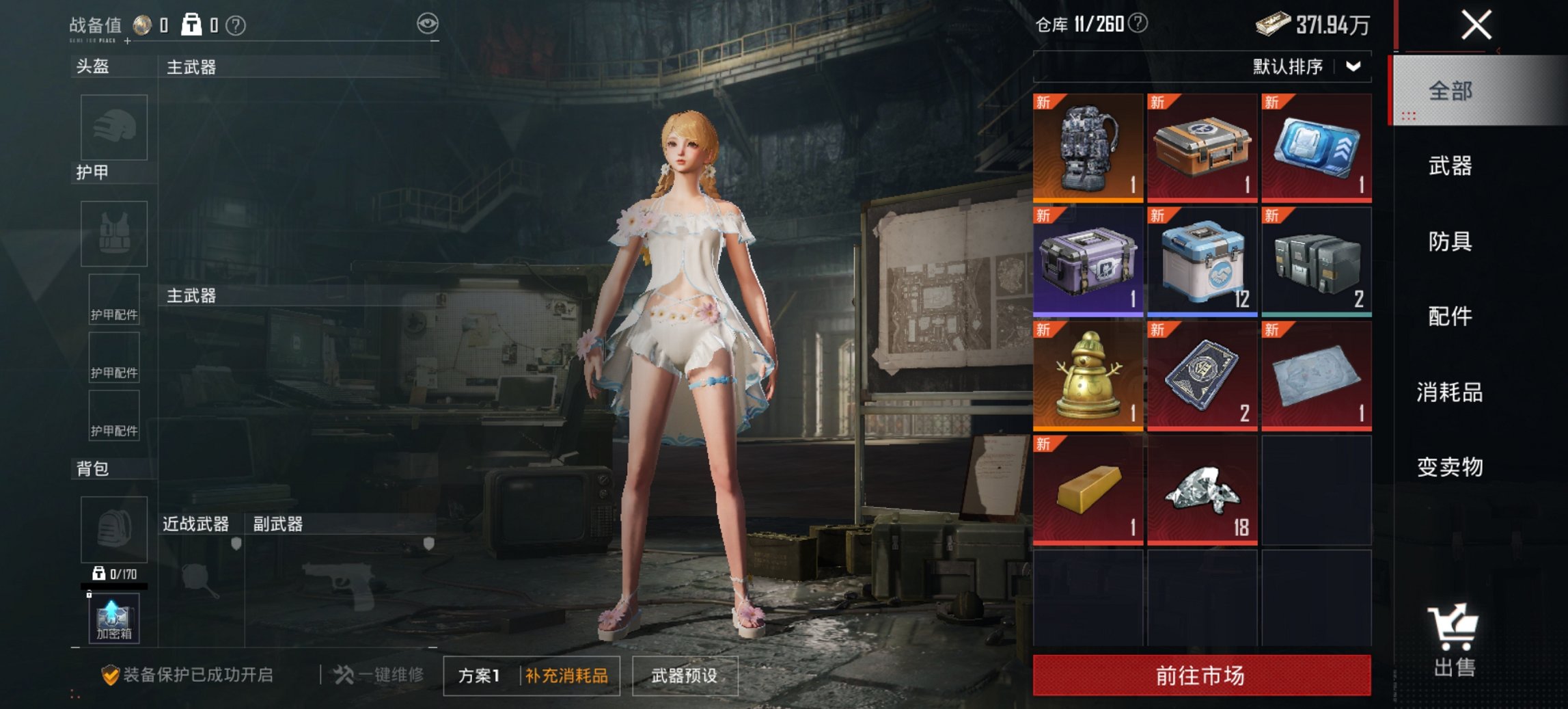Screen dimensions: 1568x709
Task: Click the 背包 backpack slot
Action: (114, 531)
